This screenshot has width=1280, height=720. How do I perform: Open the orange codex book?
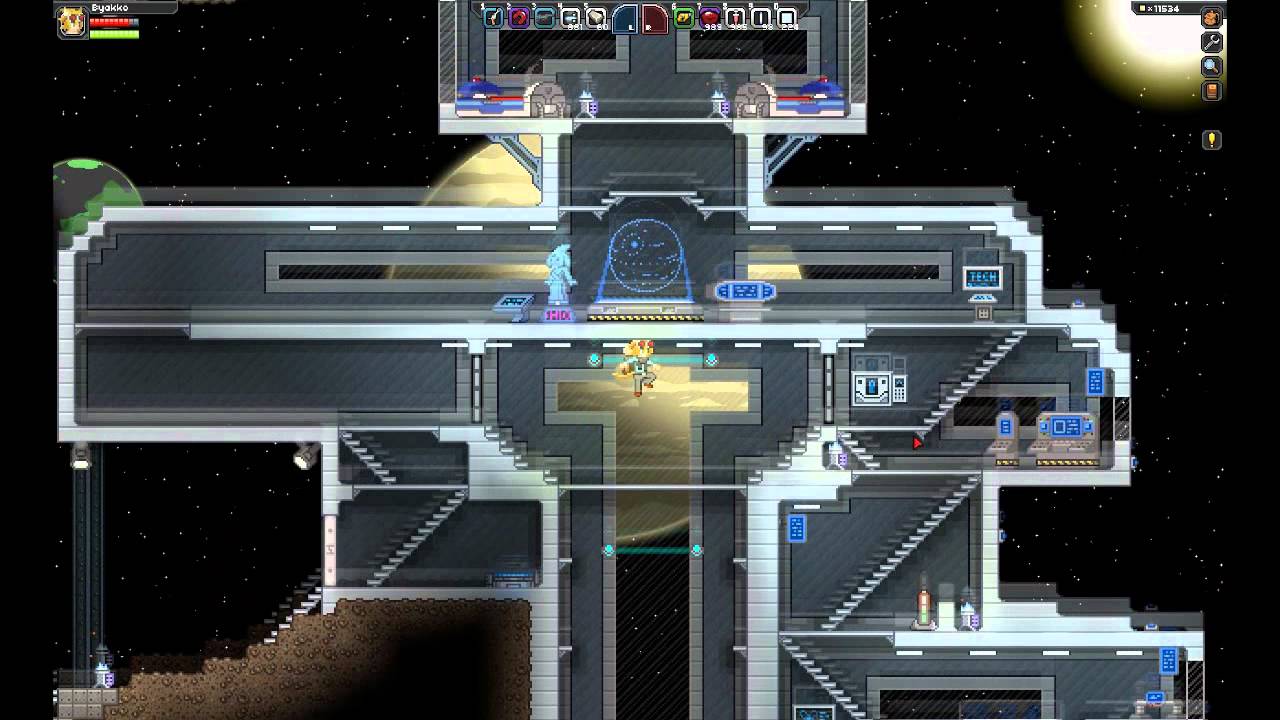tap(1211, 92)
